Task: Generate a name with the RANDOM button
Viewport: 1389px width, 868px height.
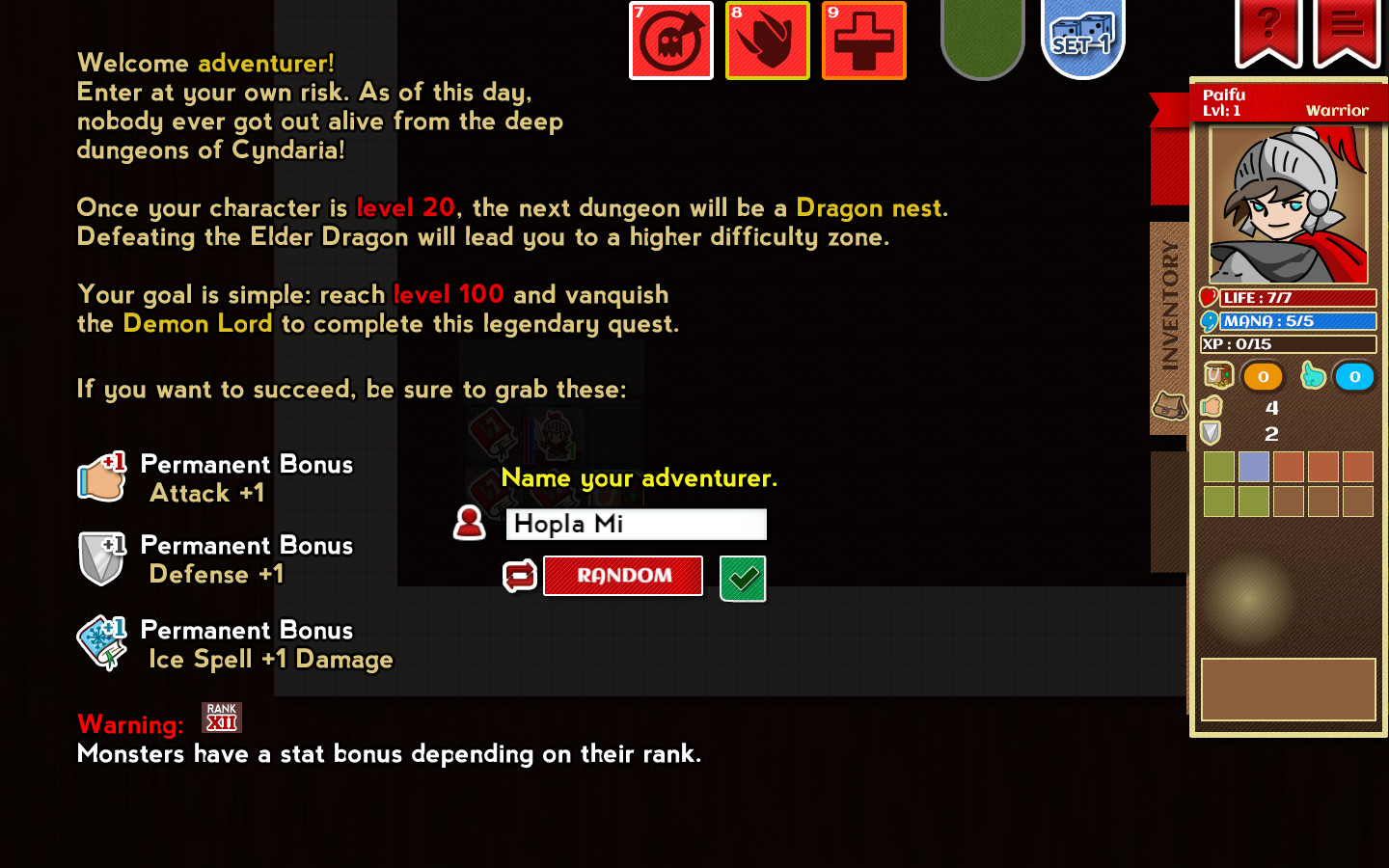Action: 623,575
